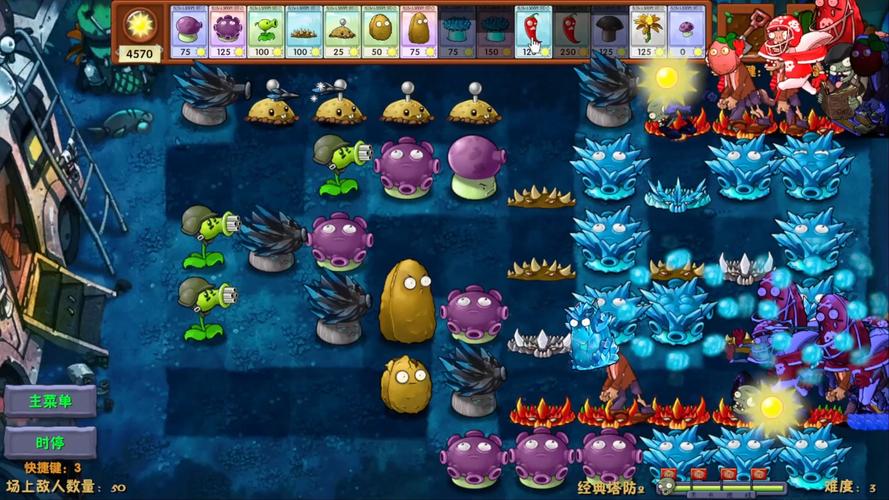889x500 pixels.
Task: Choose the Peashooter seed card
Action: tap(266, 31)
